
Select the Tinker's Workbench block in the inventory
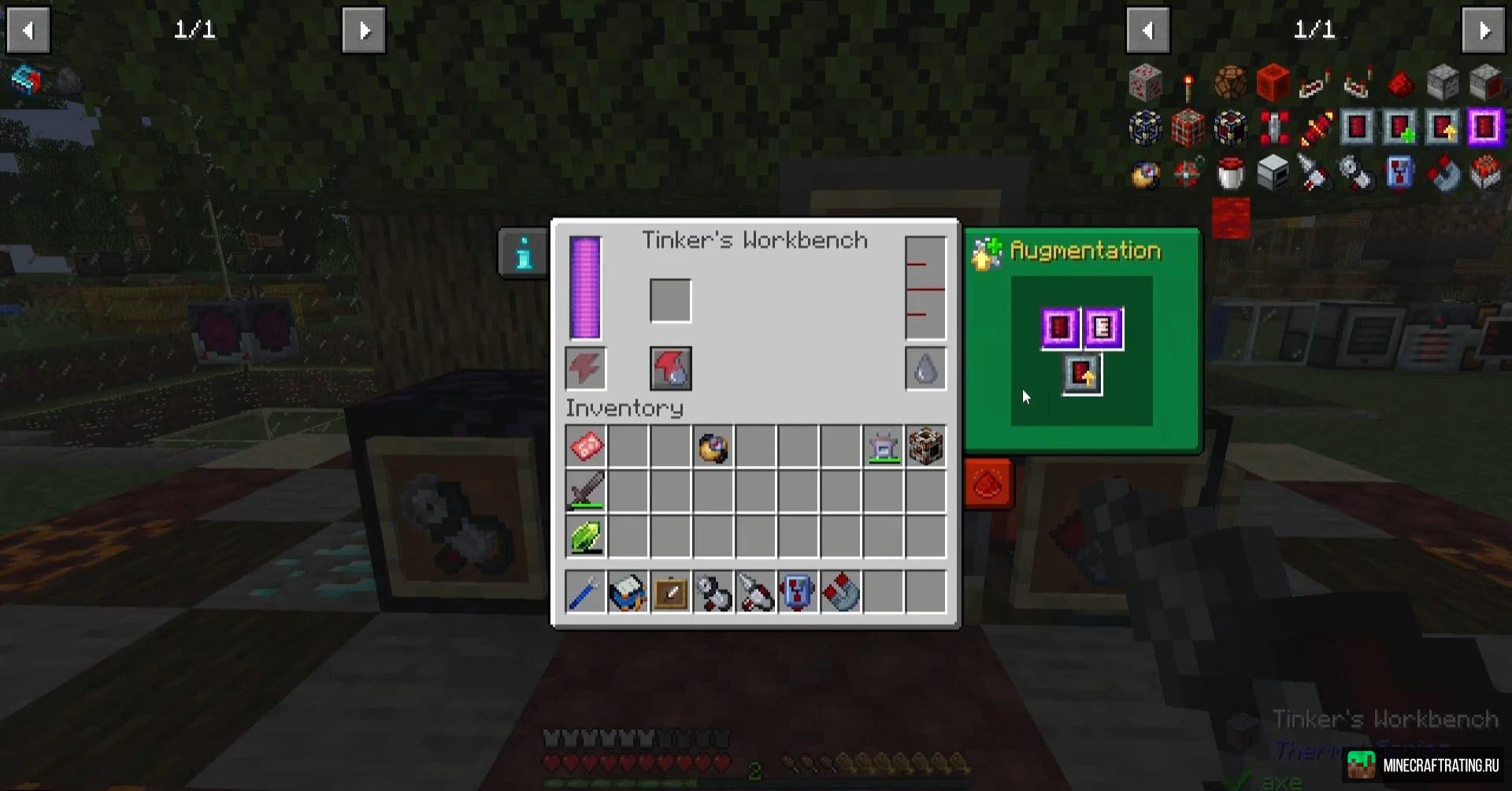(x=927, y=446)
